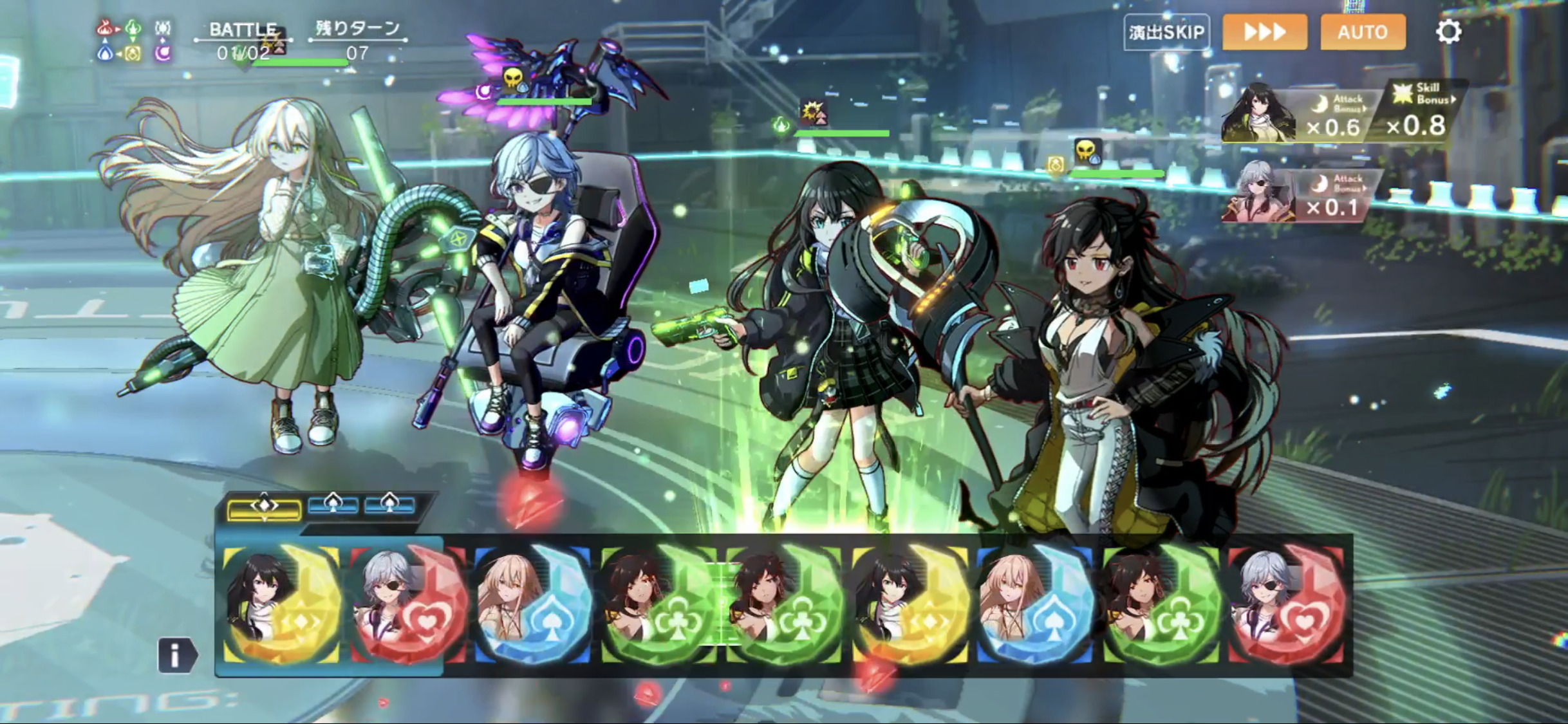View the element affinity chart icon
This screenshot has width=1568, height=724.
(134, 41)
